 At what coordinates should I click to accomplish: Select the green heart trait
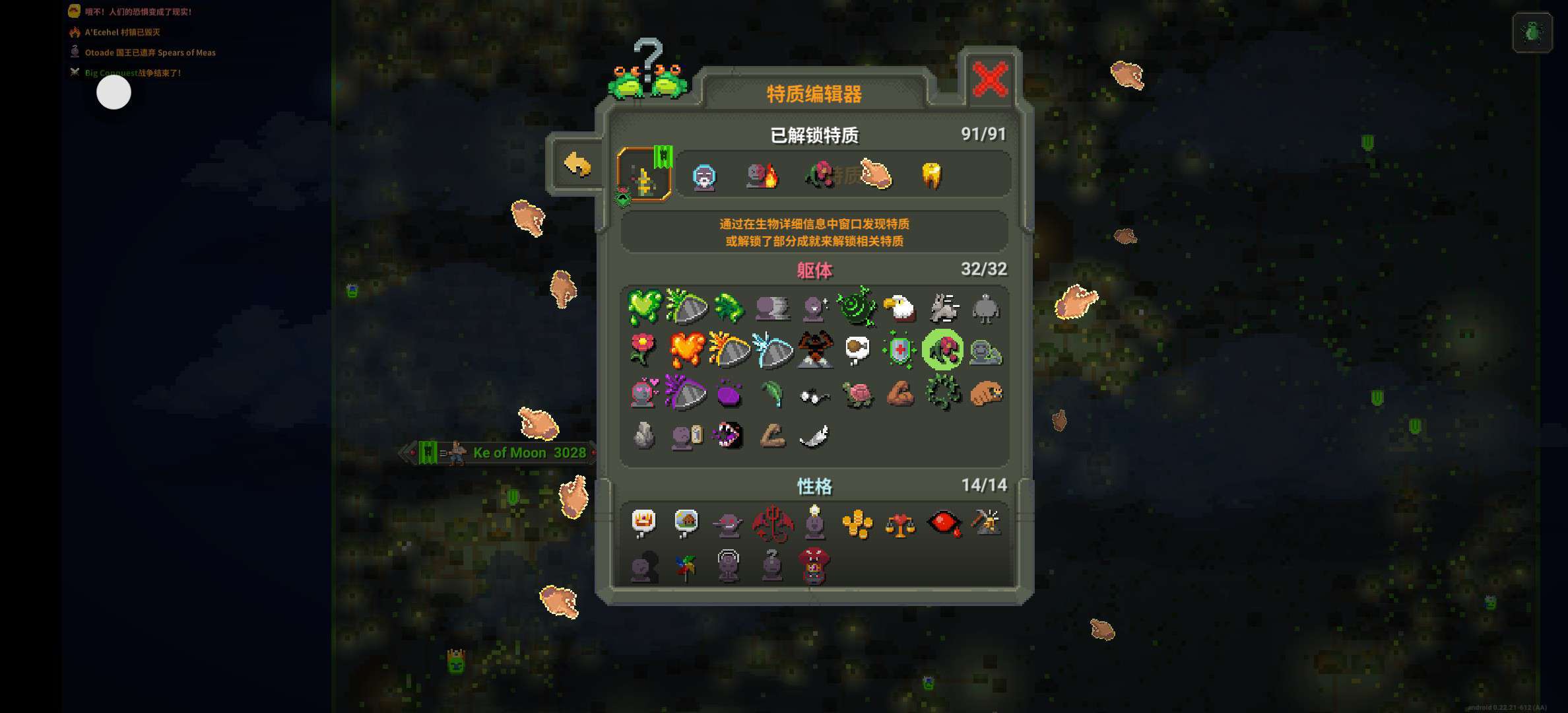coord(643,308)
